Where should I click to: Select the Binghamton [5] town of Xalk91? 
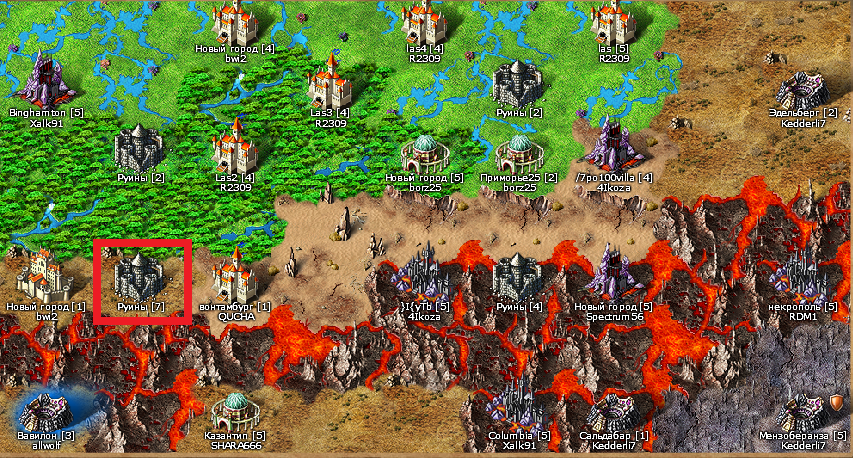tap(45, 80)
